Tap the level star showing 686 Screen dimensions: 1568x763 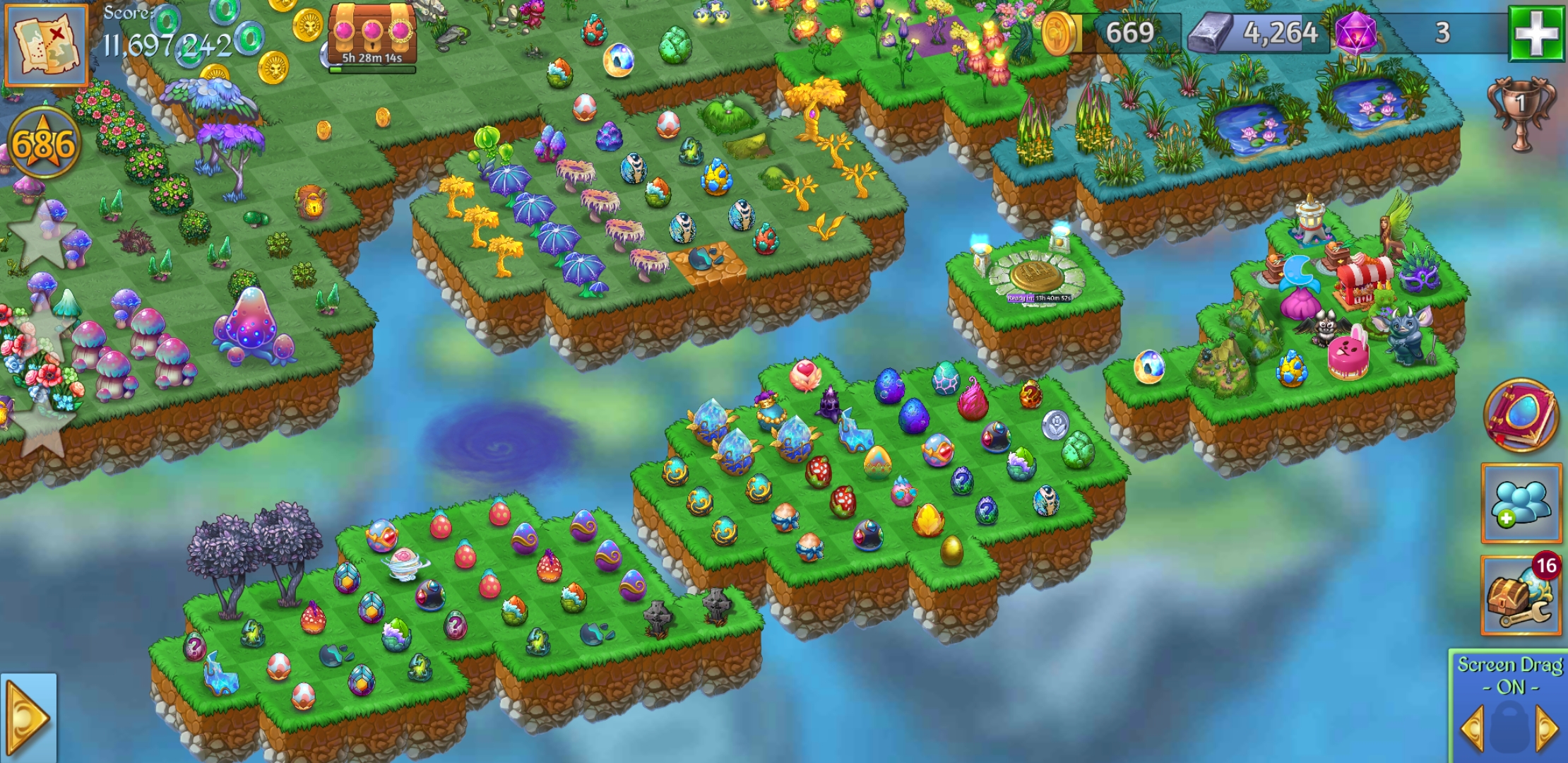point(44,139)
